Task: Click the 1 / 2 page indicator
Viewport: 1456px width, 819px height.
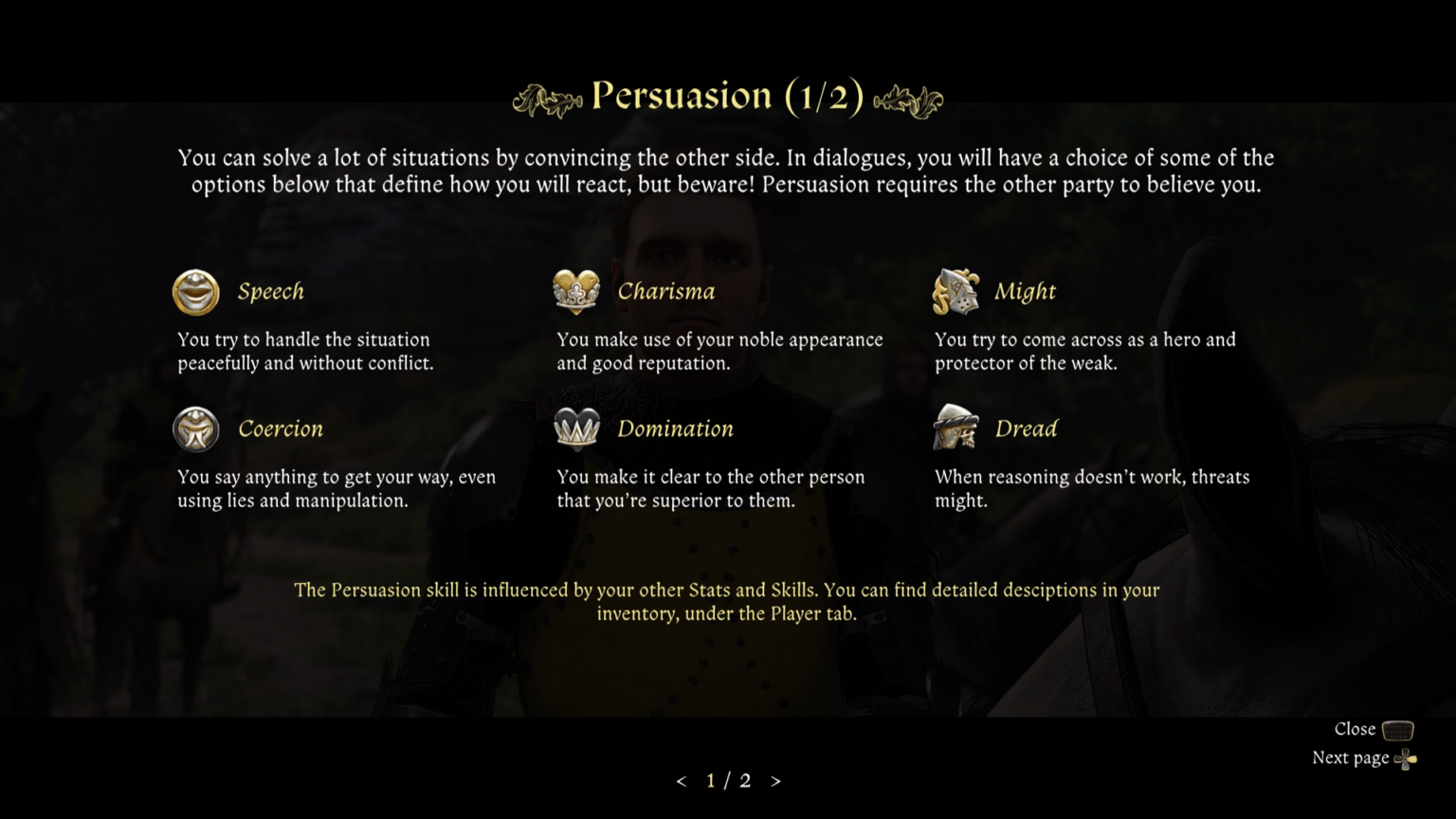Action: (x=728, y=780)
